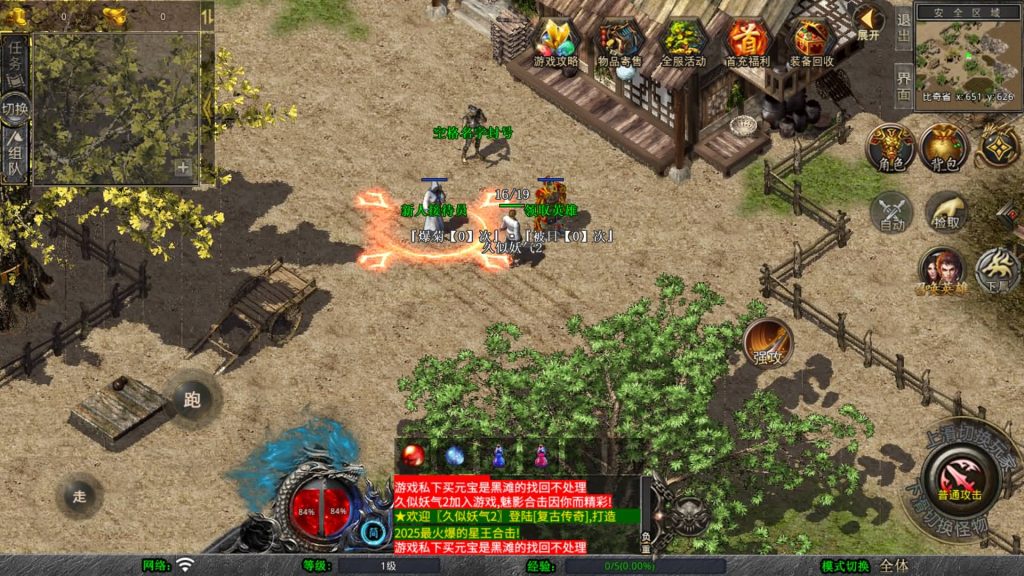Click the 界面 interface button

coord(903,87)
